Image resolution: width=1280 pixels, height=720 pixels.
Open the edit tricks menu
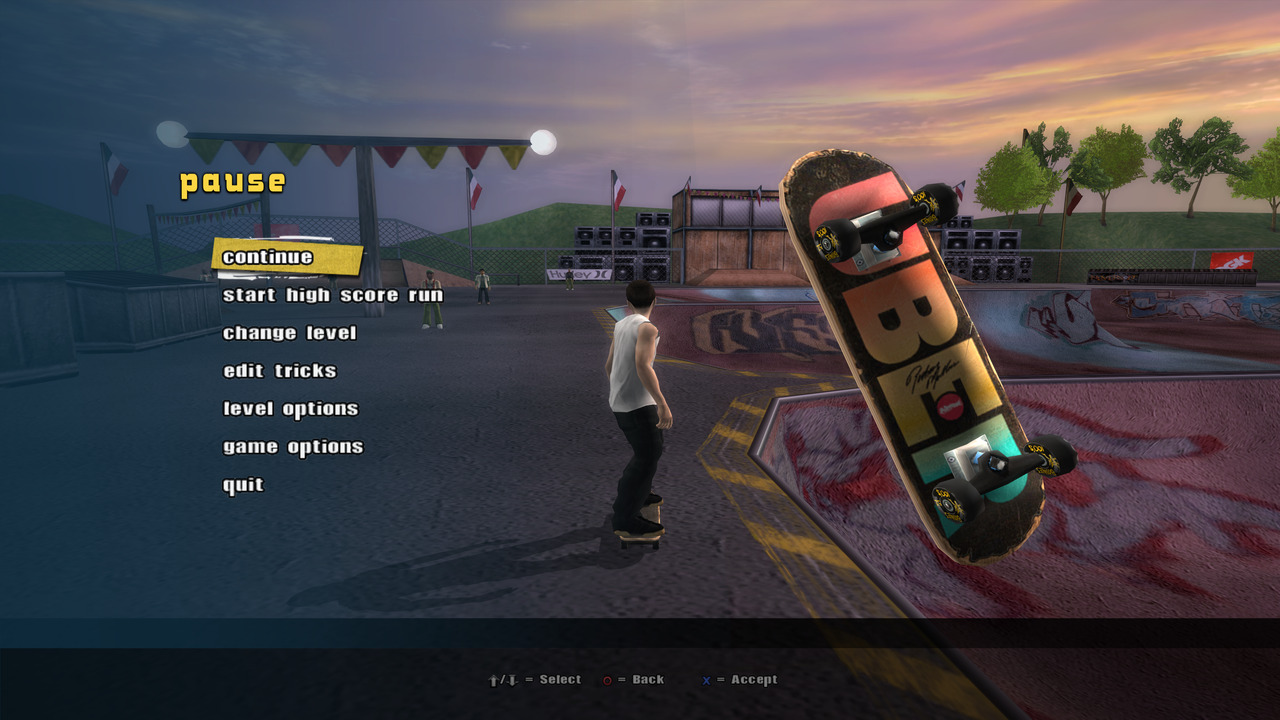click(279, 371)
